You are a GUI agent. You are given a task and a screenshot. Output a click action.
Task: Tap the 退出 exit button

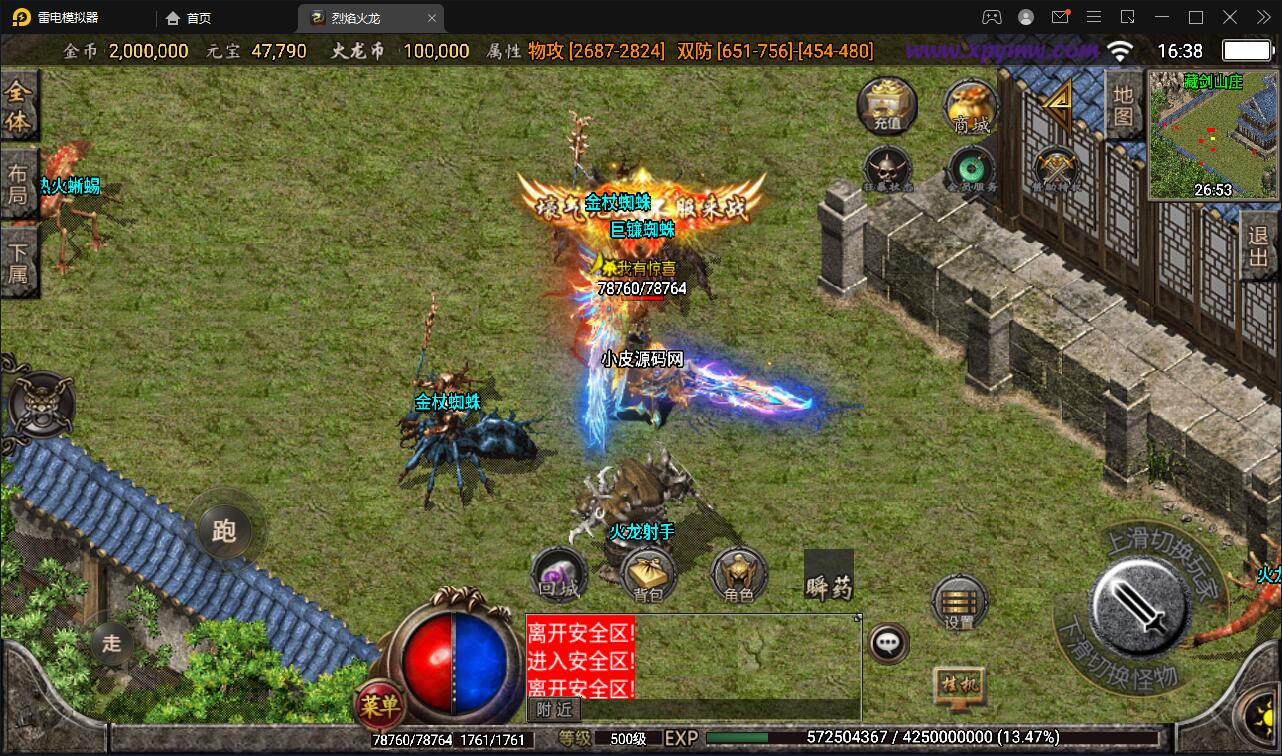click(1258, 250)
